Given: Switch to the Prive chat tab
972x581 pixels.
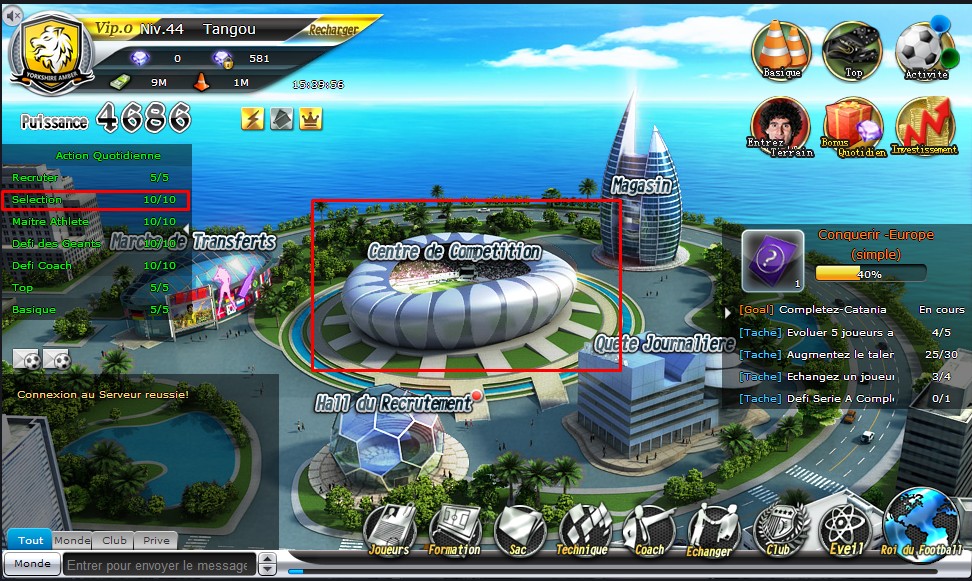Looking at the screenshot, I should coord(155,540).
